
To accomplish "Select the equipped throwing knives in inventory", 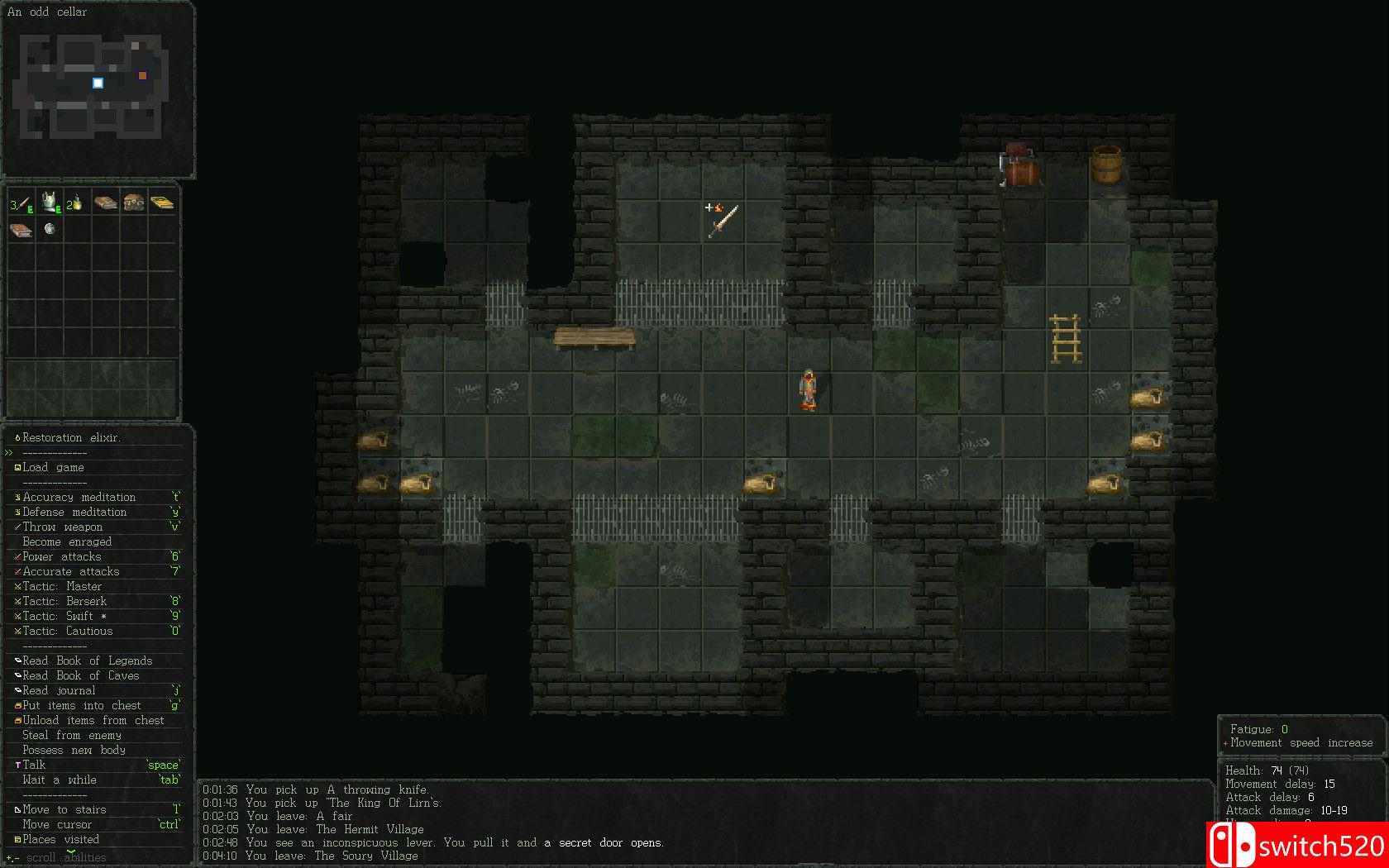I will click(21, 203).
